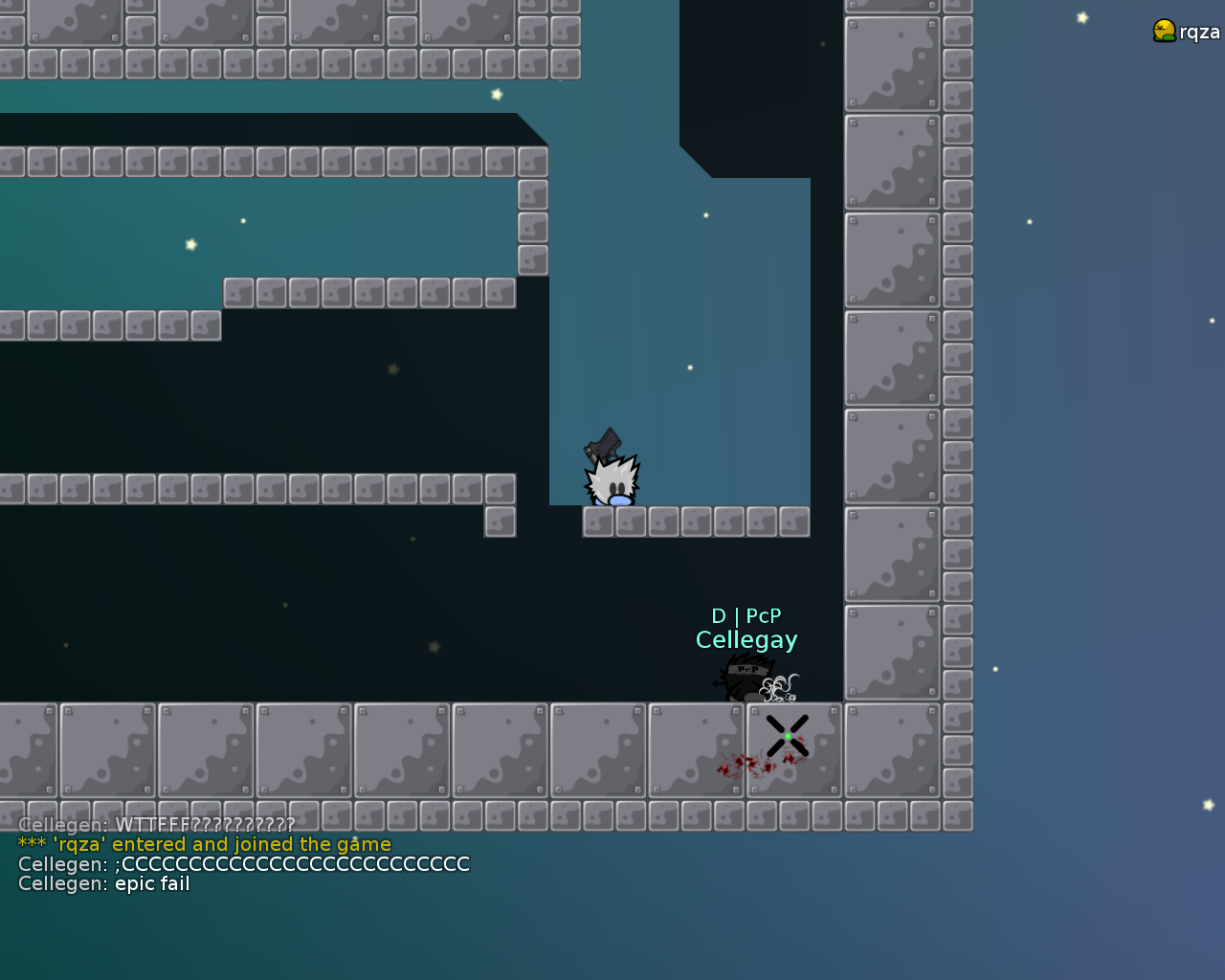Click the green dot at the marker's center
This screenshot has height=980, width=1225.
pyautogui.click(x=787, y=737)
